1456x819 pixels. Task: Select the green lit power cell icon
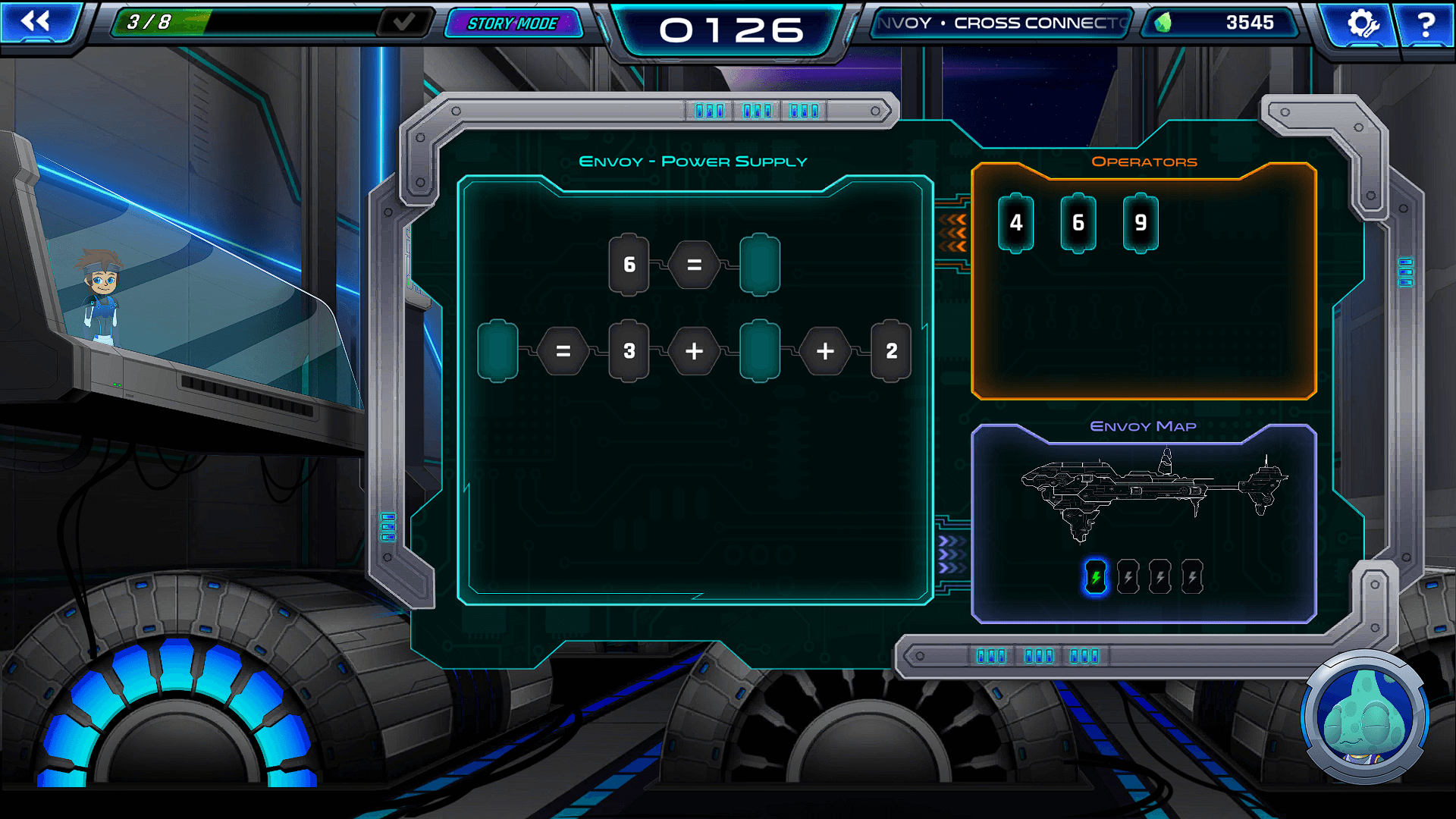click(1096, 578)
